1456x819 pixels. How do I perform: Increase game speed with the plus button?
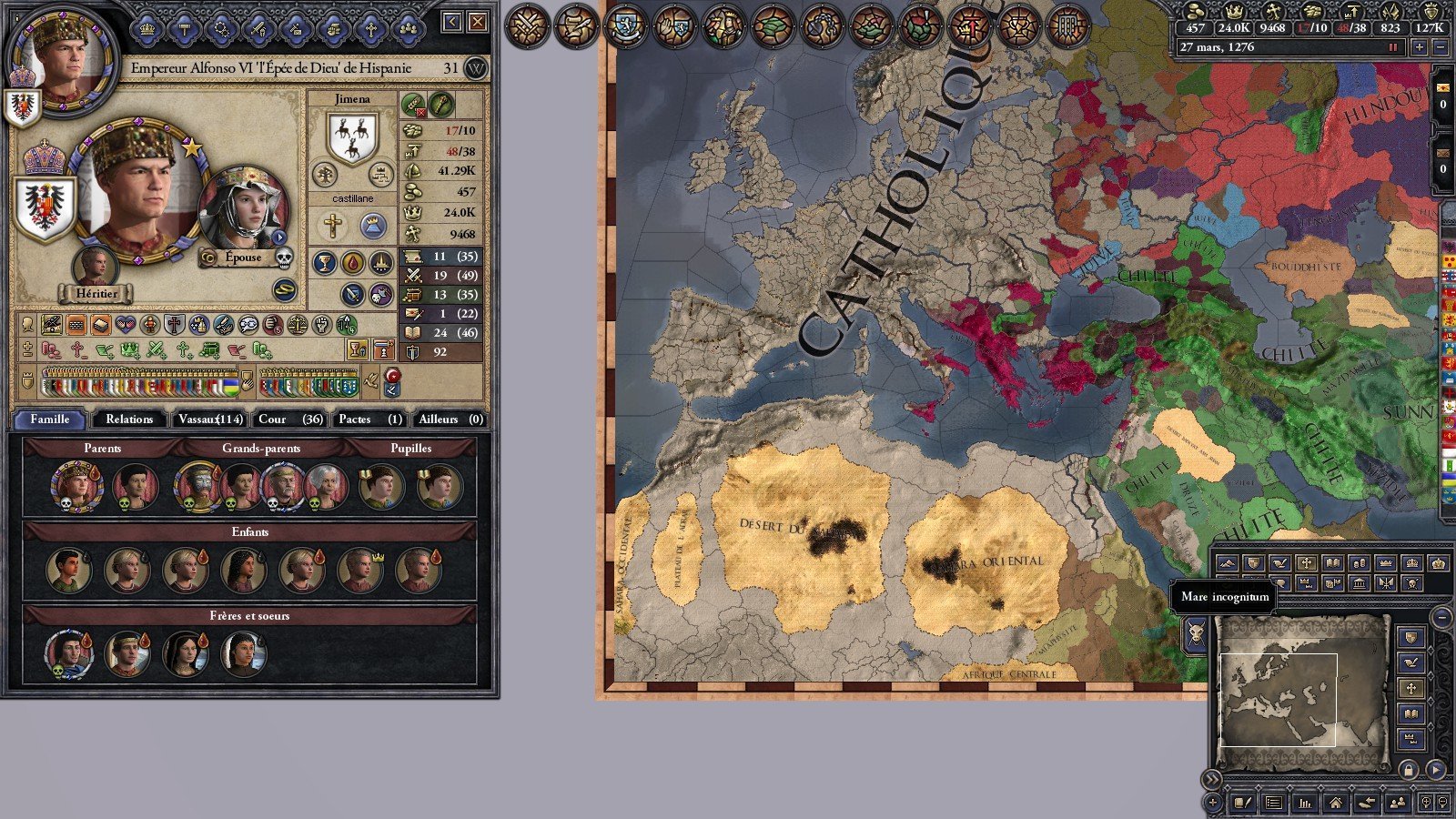click(1419, 47)
